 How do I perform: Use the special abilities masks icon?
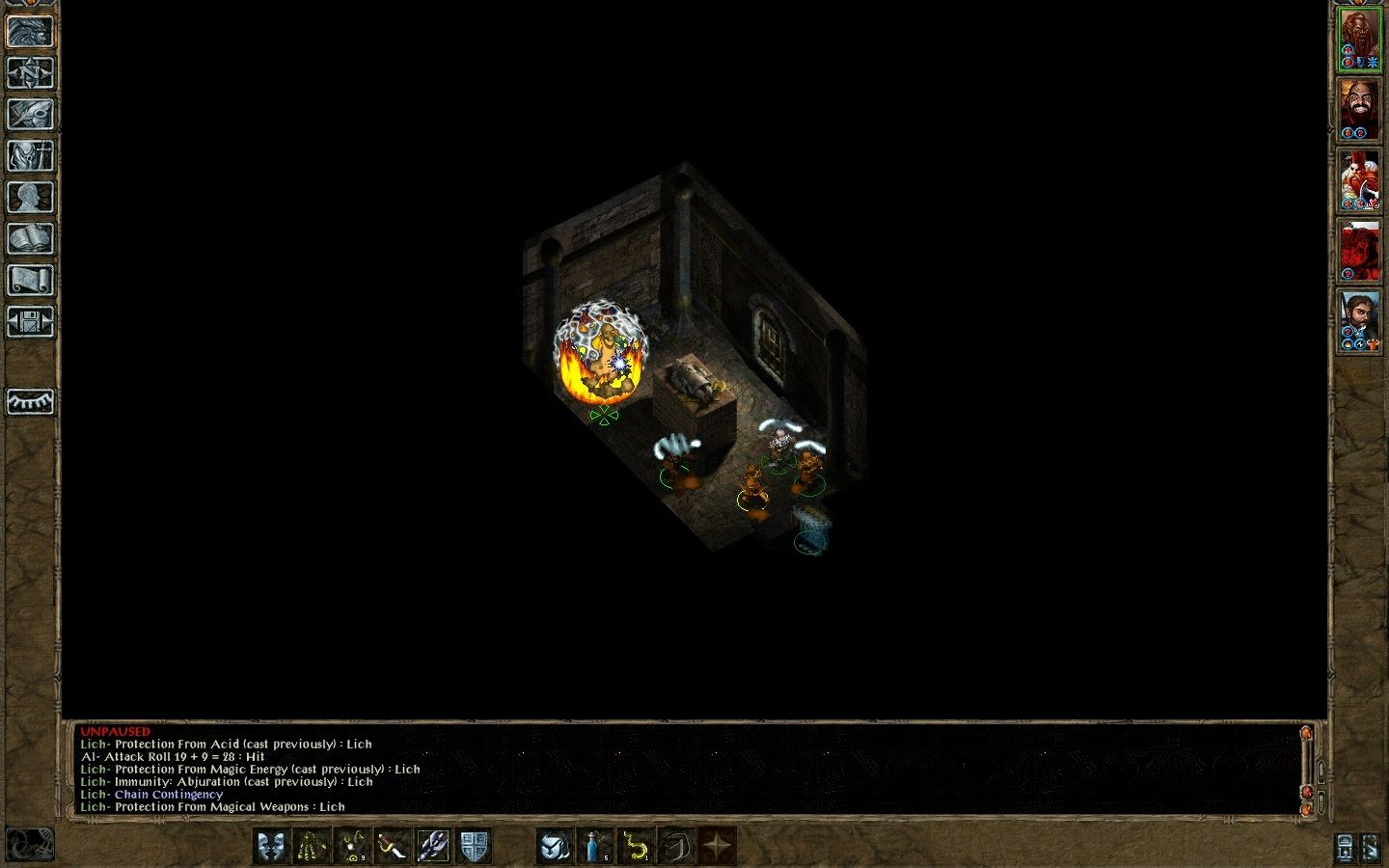click(271, 848)
